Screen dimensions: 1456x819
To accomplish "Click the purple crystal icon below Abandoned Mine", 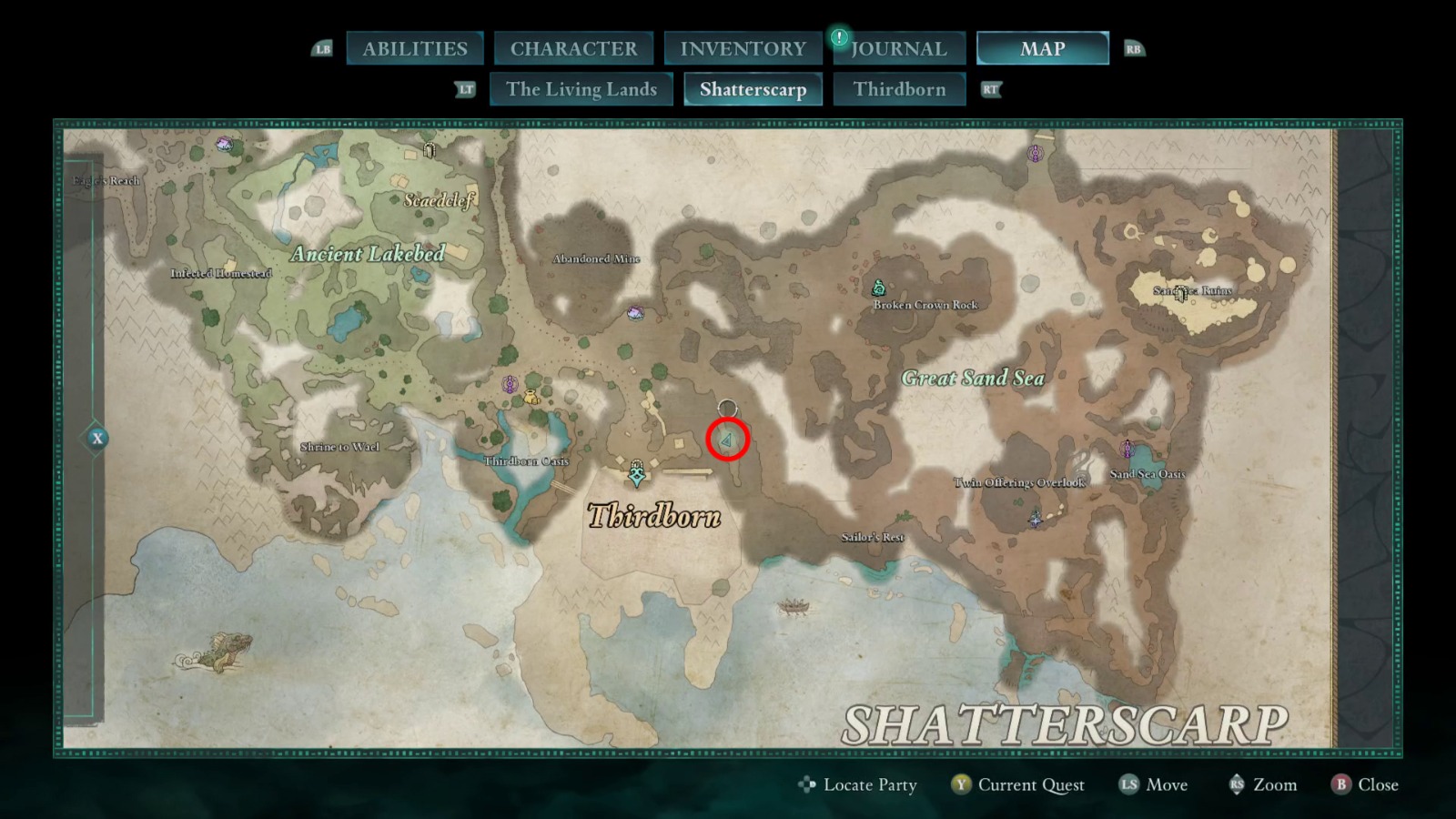I will tap(635, 311).
